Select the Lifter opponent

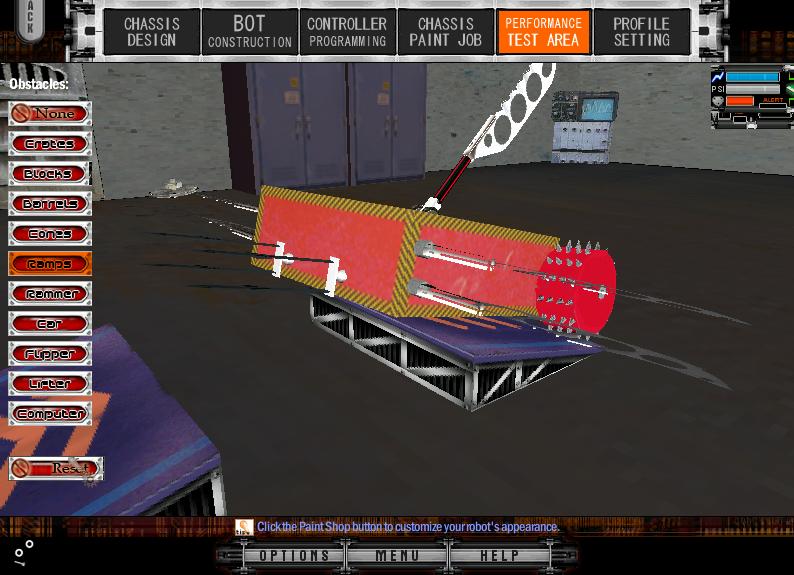tap(50, 384)
